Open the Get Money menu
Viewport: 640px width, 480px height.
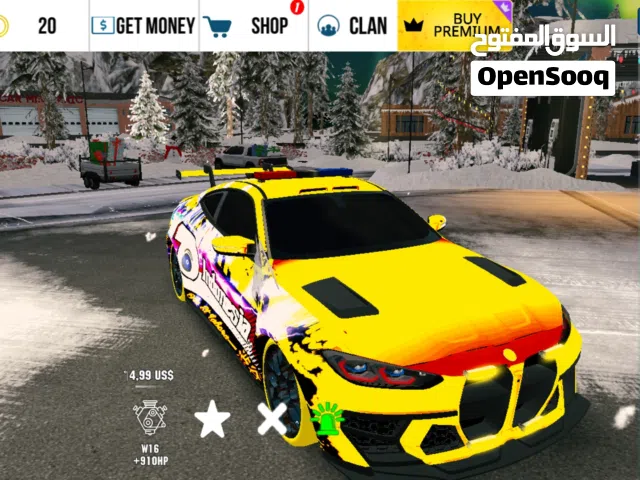click(x=142, y=25)
